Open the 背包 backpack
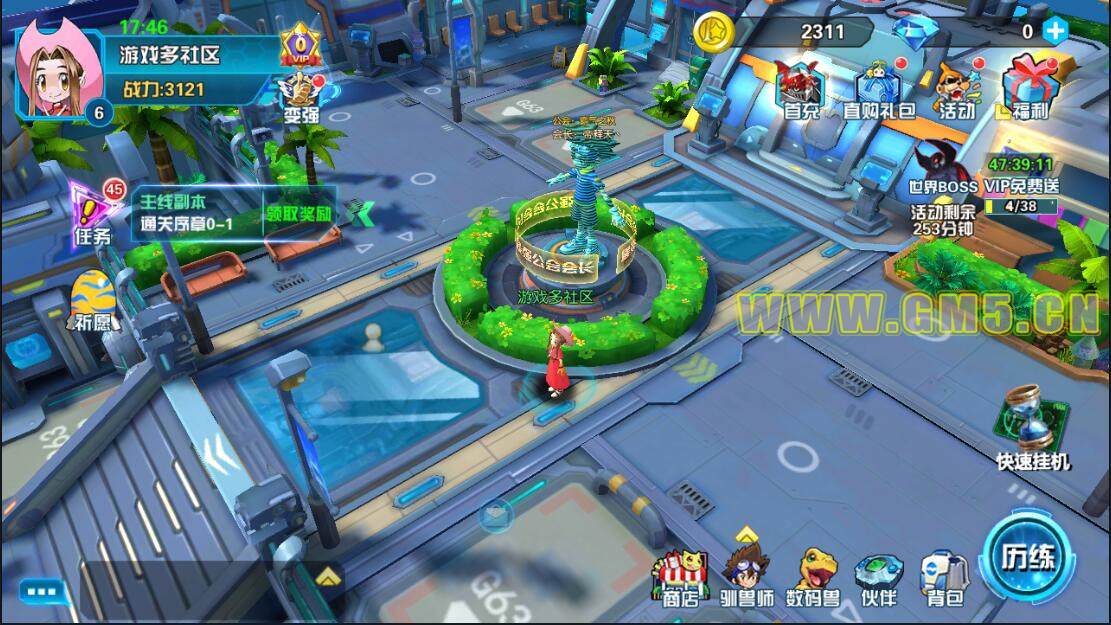 [944, 578]
